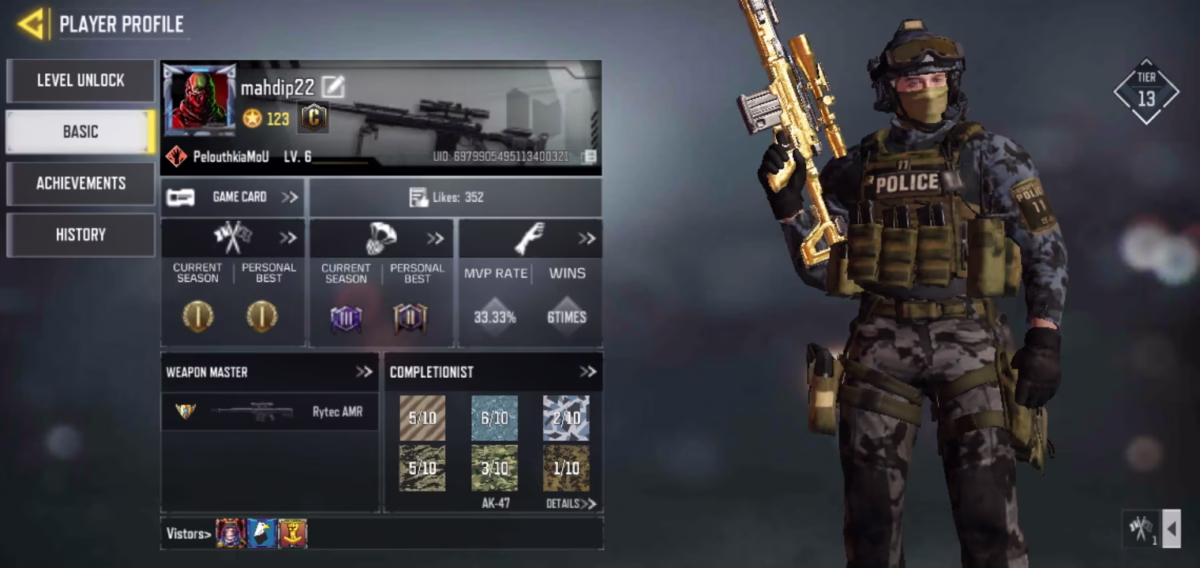
Task: Copy the UID with the copy icon
Action: (x=590, y=157)
